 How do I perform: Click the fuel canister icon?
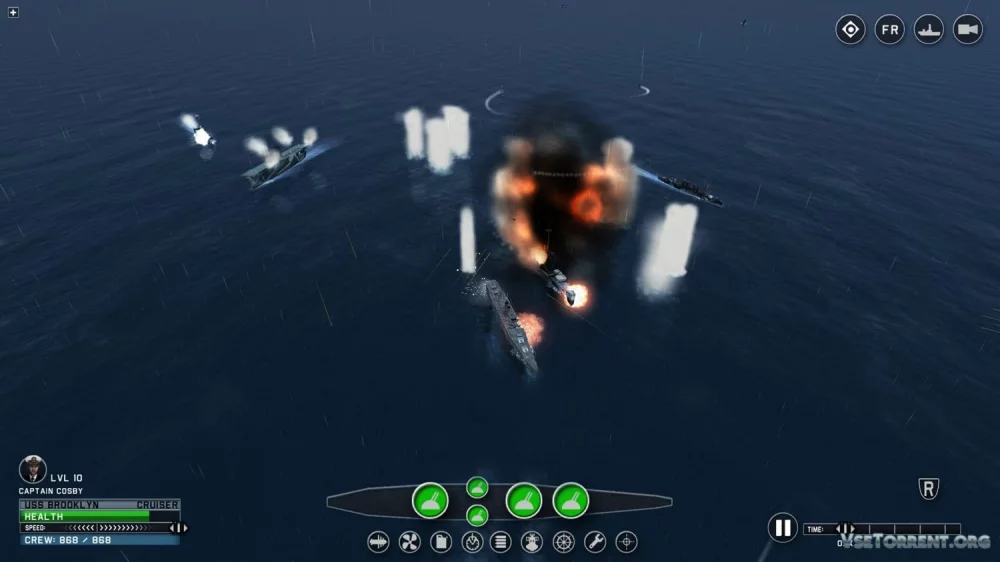pyautogui.click(x=440, y=542)
